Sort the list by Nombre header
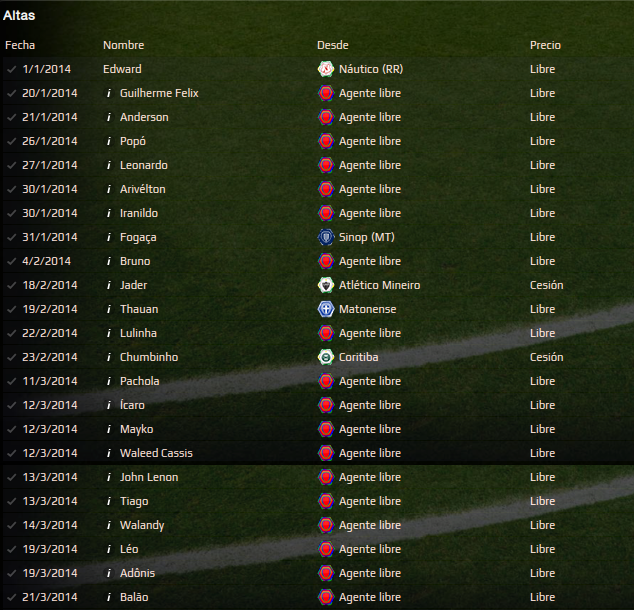Image resolution: width=634 pixels, height=611 pixels. click(123, 45)
